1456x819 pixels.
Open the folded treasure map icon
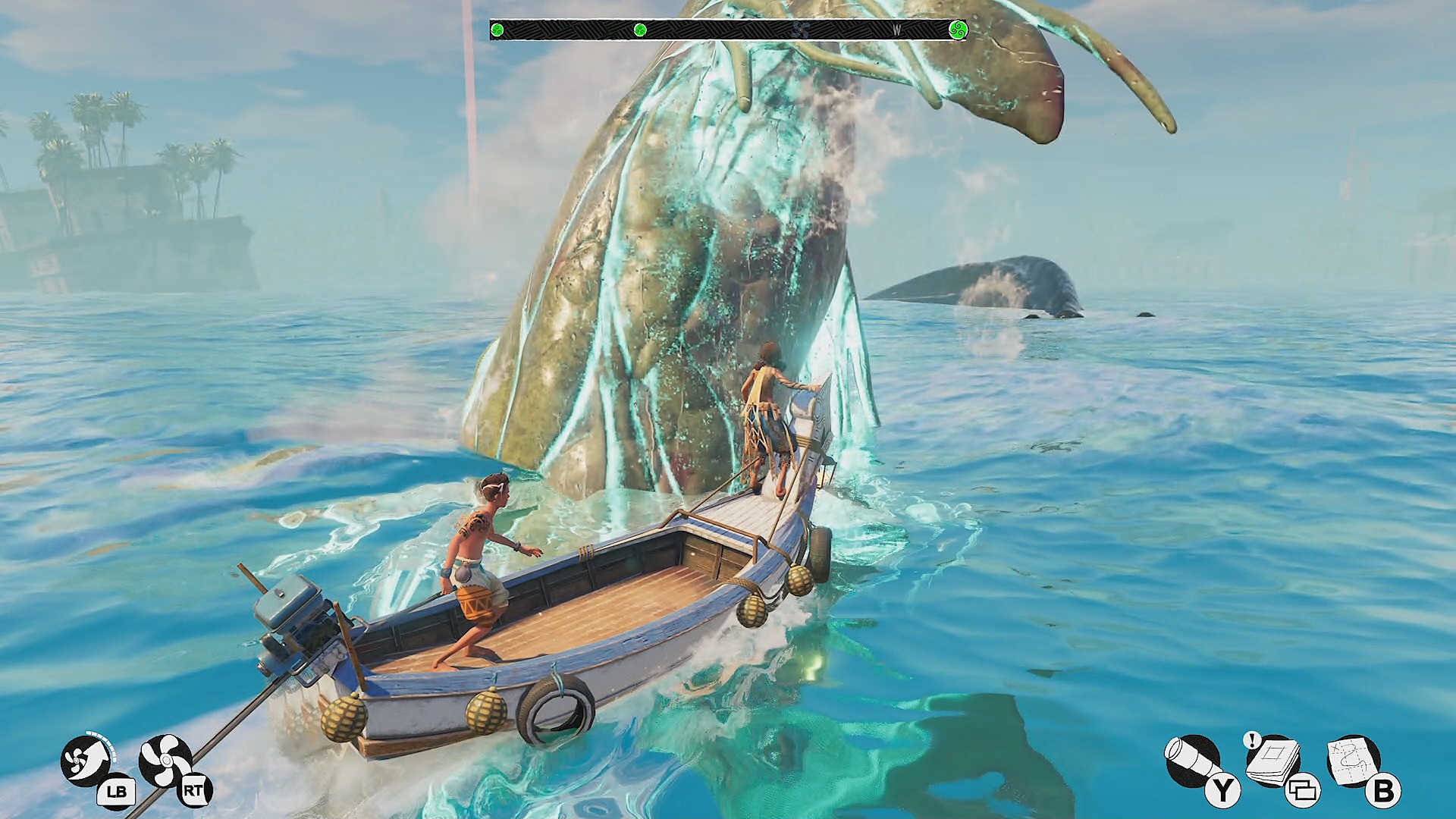tap(1352, 761)
